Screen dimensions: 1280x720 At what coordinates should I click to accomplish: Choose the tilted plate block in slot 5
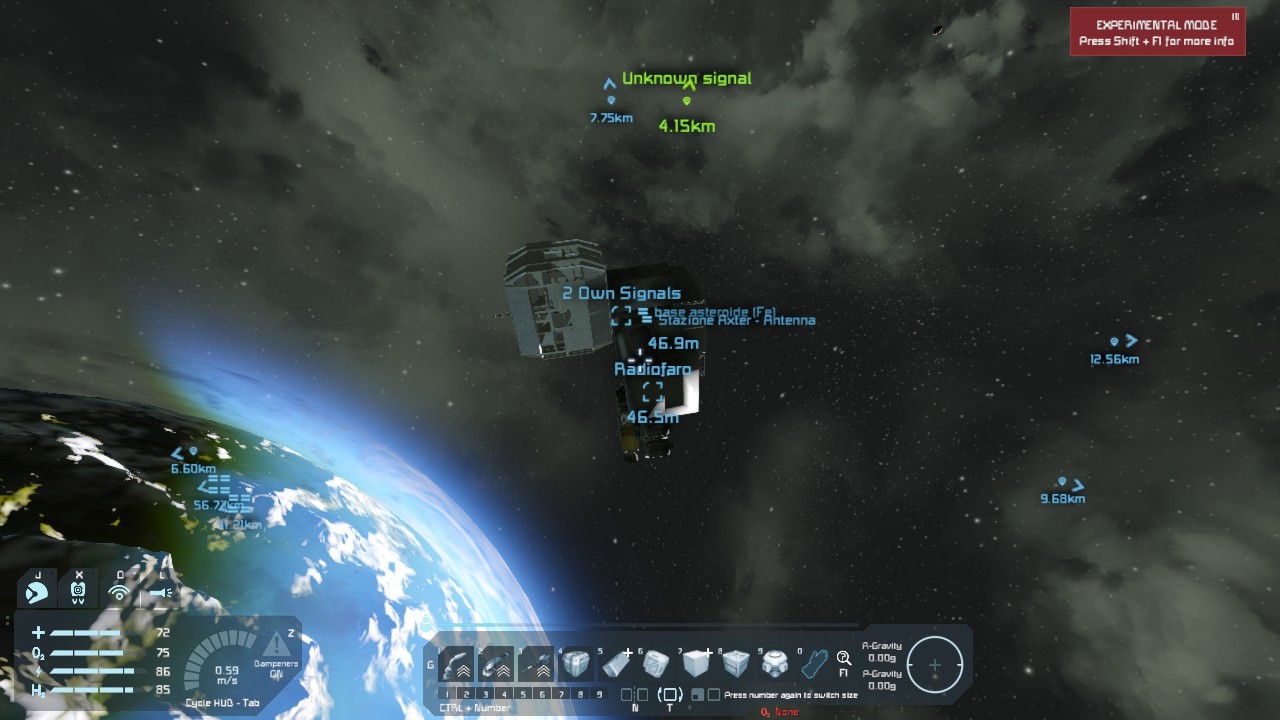click(x=616, y=663)
